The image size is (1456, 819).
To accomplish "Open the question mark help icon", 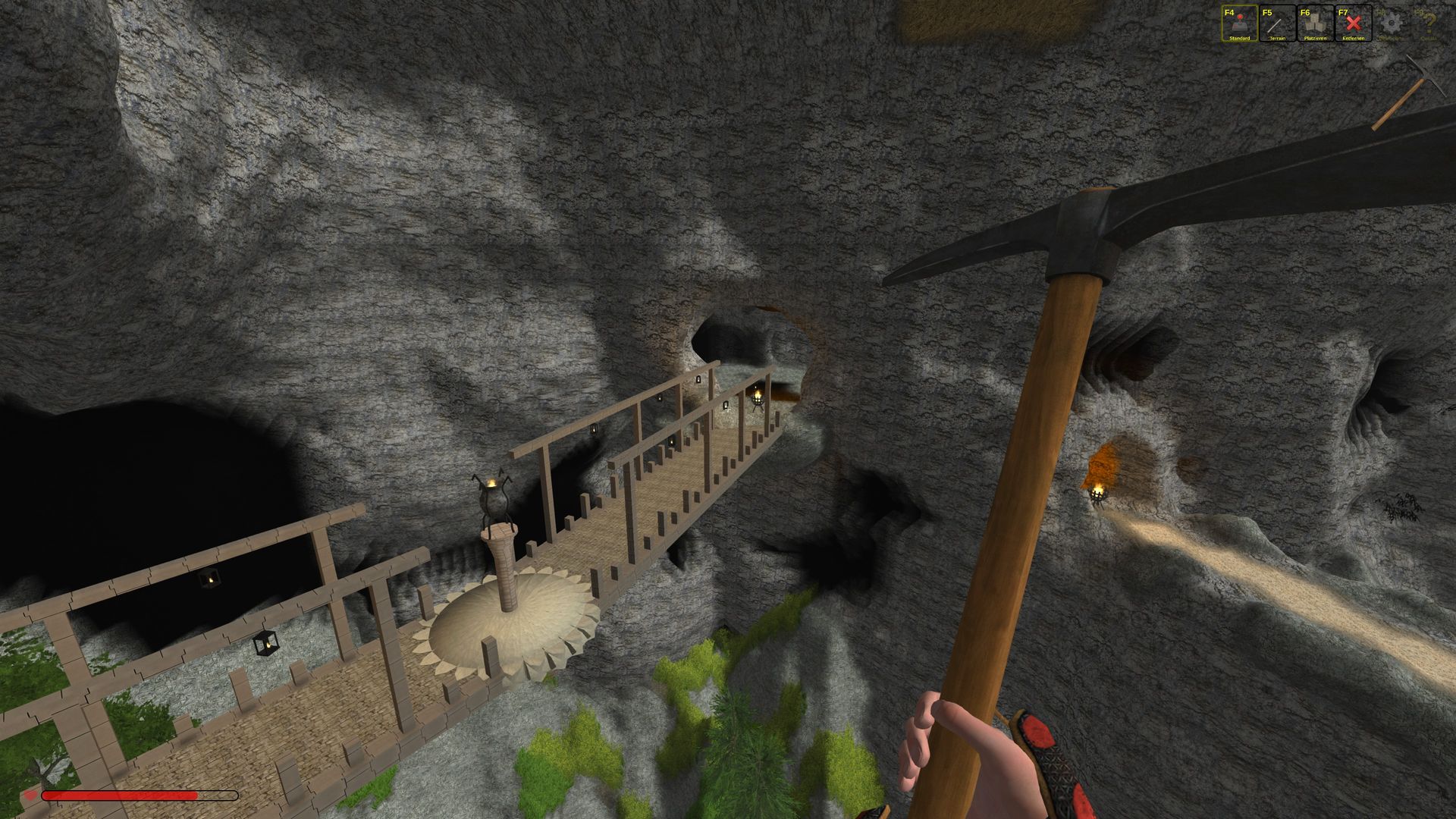I will click(1429, 24).
